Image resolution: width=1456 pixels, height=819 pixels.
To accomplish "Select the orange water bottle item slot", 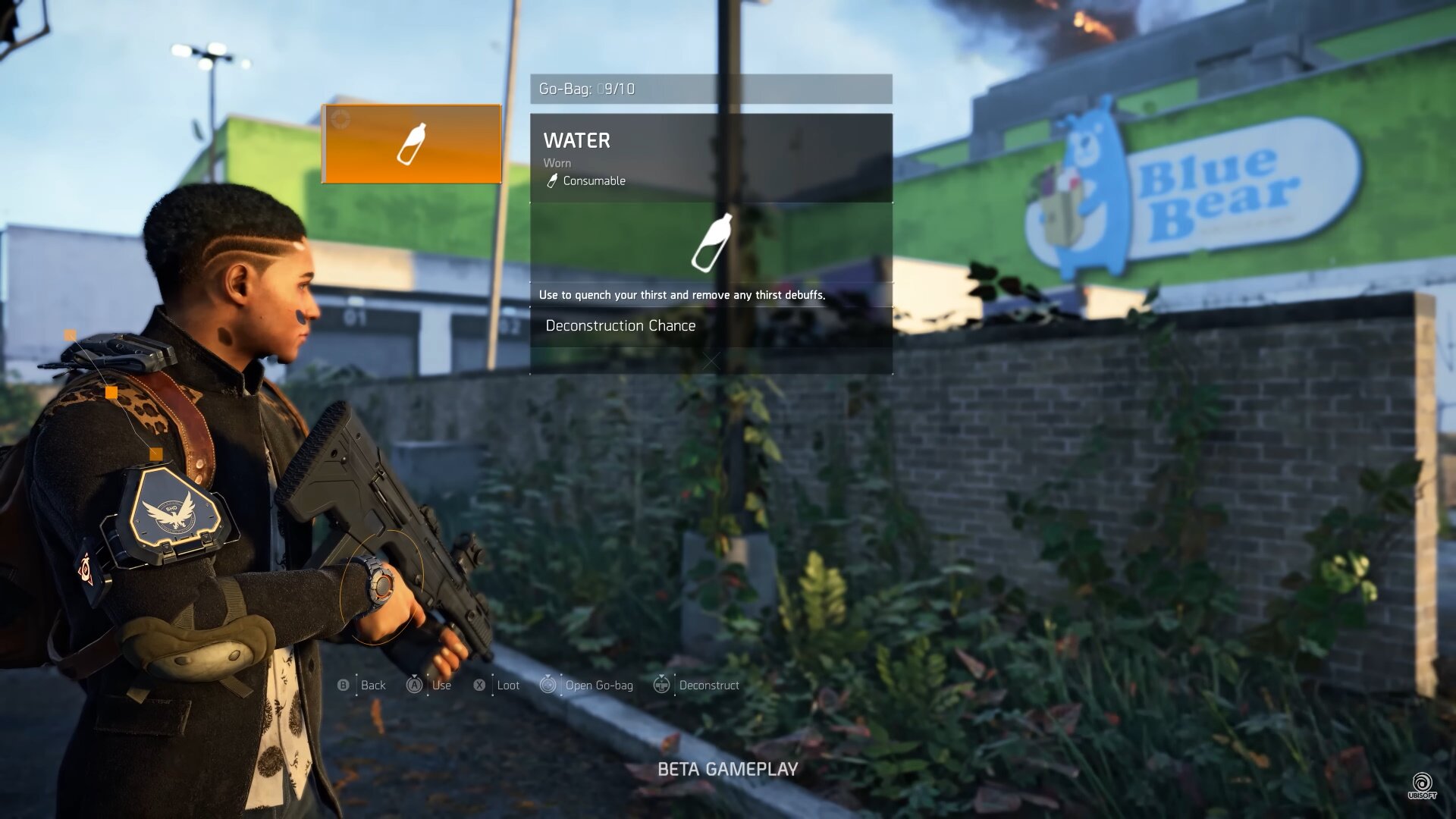I will pos(411,144).
